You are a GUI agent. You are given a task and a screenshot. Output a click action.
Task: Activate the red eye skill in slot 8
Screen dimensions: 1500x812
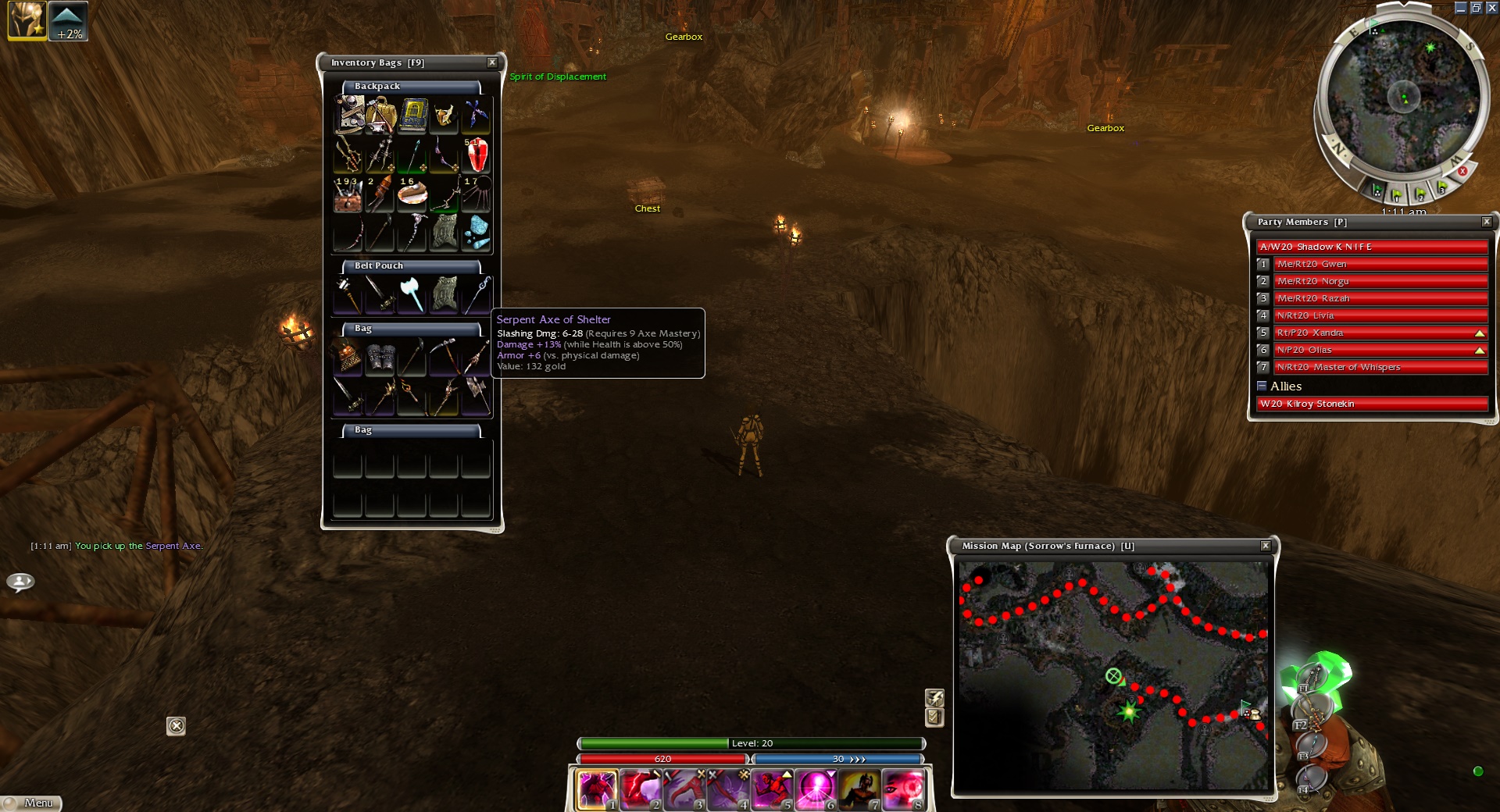pyautogui.click(x=903, y=789)
